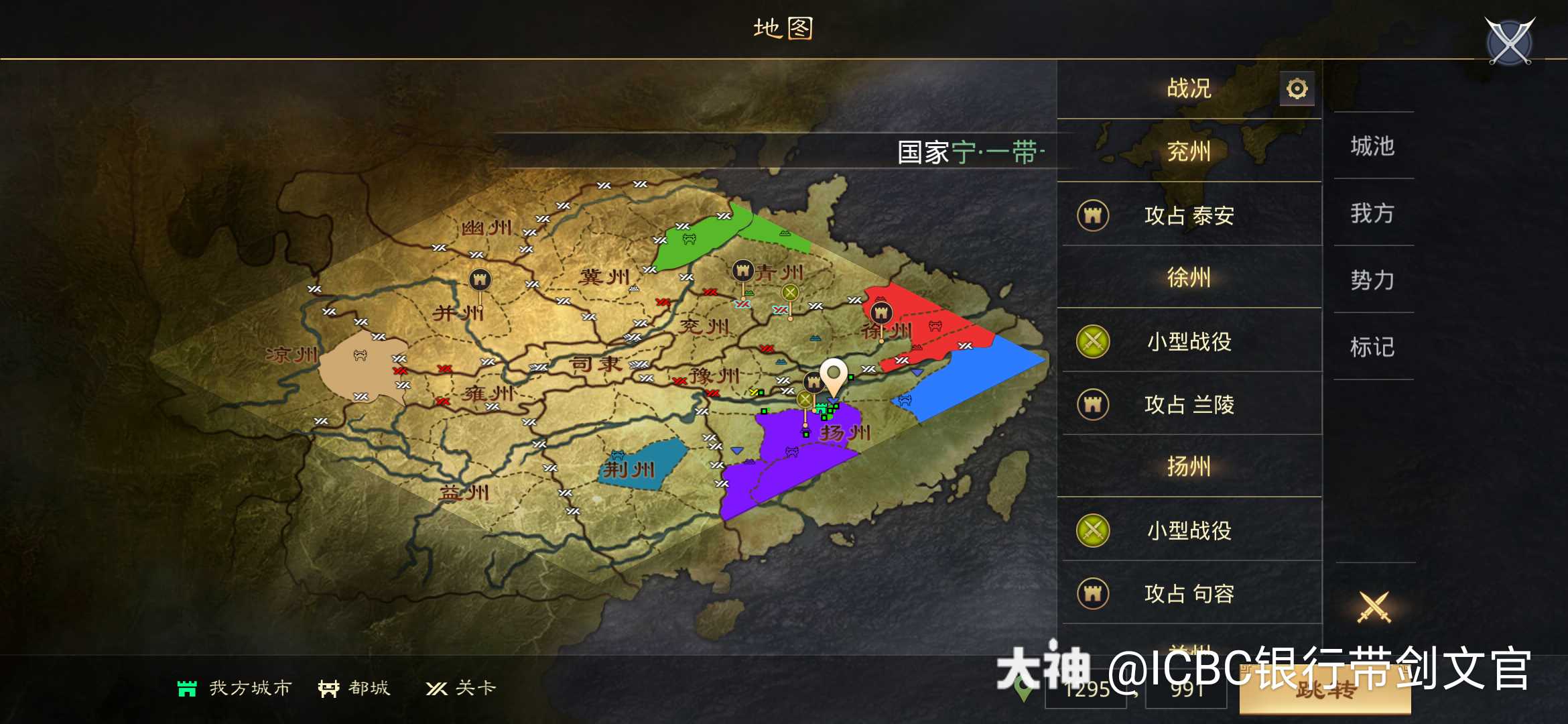Select the castle icon beside 攻占 兰陵
The width and height of the screenshot is (1568, 724).
point(1093,405)
